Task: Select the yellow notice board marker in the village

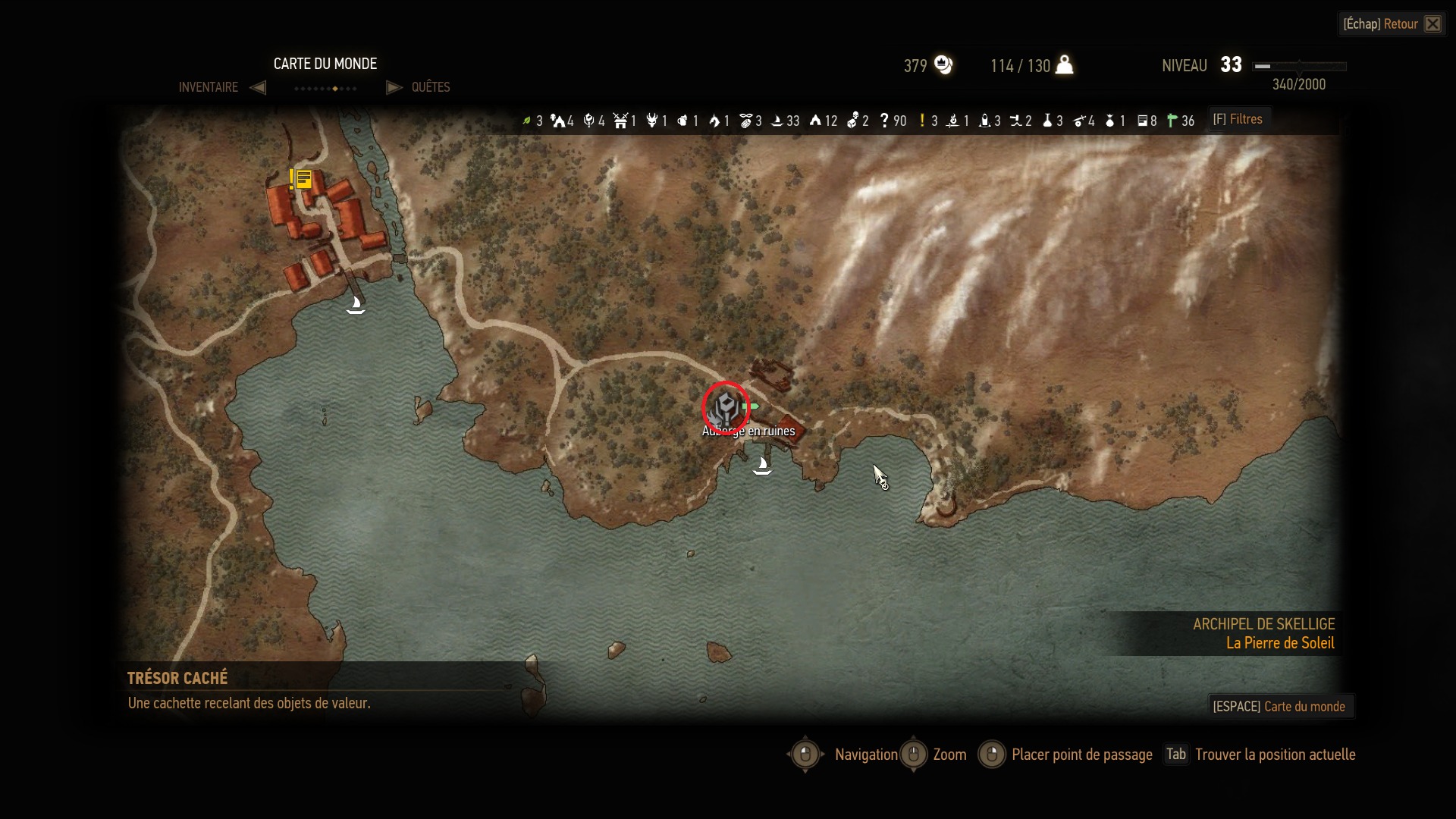Action: 303,180
